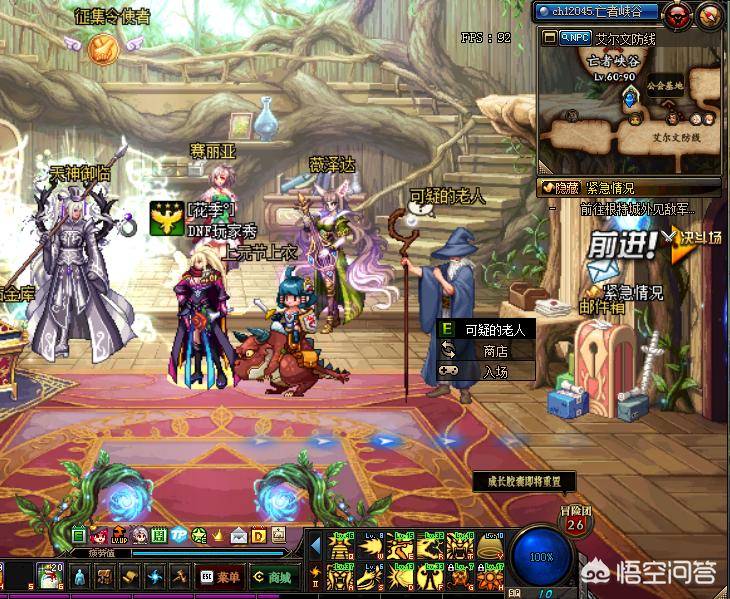730x599 pixels.
Task: Open the TP icon in the HUD row
Action: (x=179, y=535)
